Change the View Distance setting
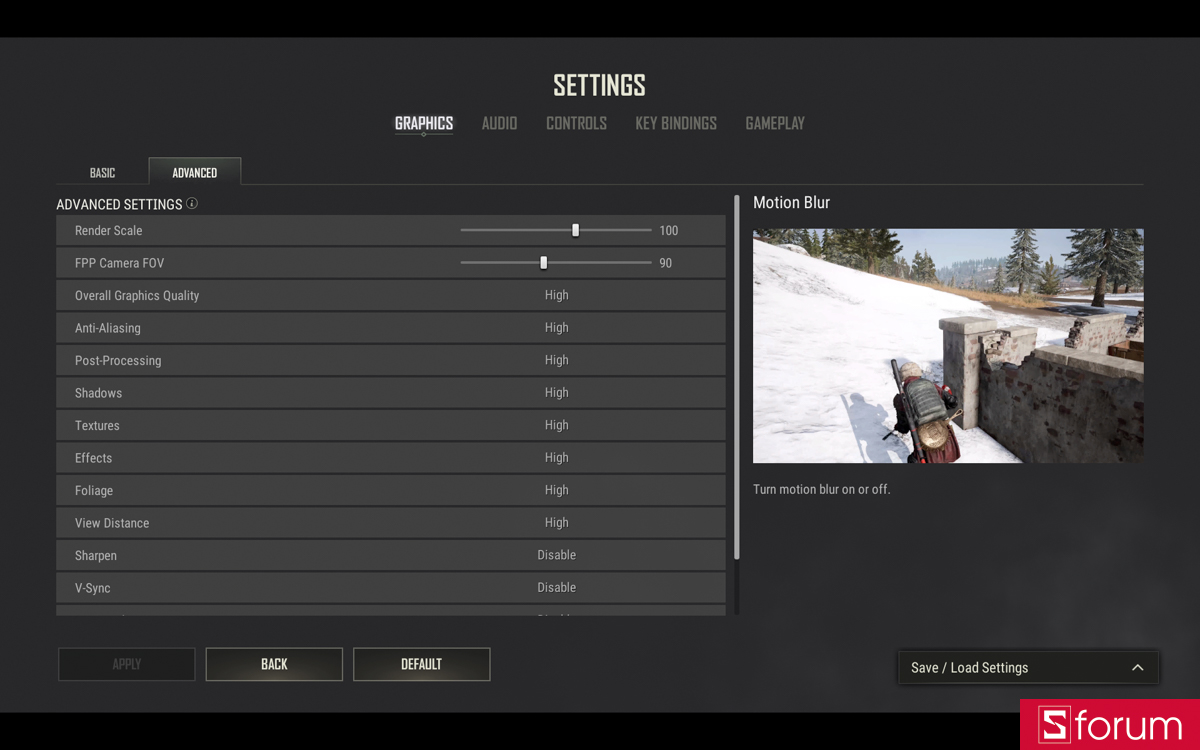 (556, 523)
